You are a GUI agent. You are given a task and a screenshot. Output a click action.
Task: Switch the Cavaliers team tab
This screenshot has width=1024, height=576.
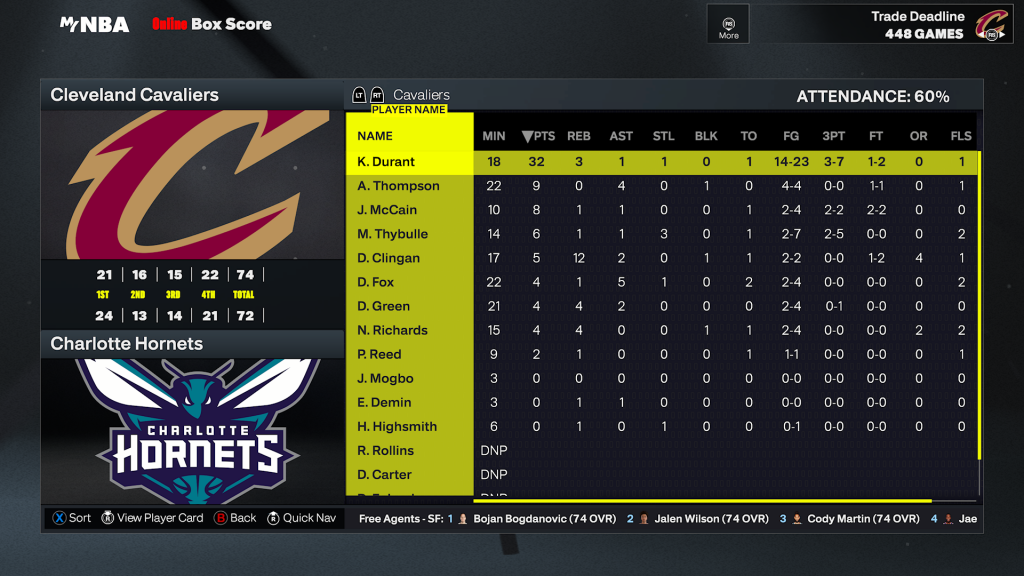coord(421,95)
